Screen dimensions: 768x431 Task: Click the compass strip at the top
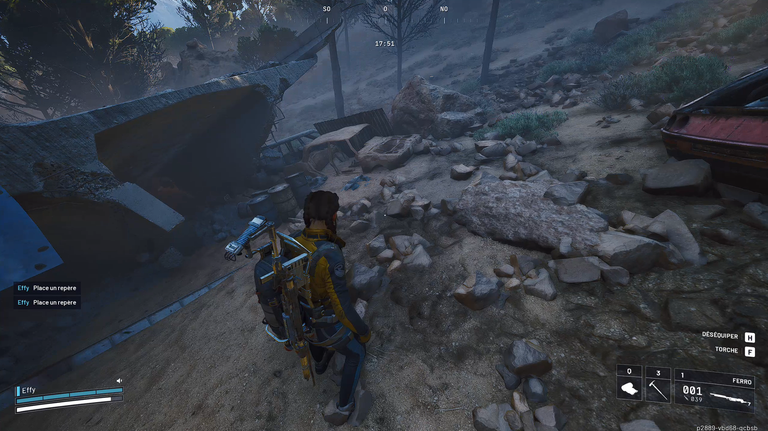click(384, 10)
